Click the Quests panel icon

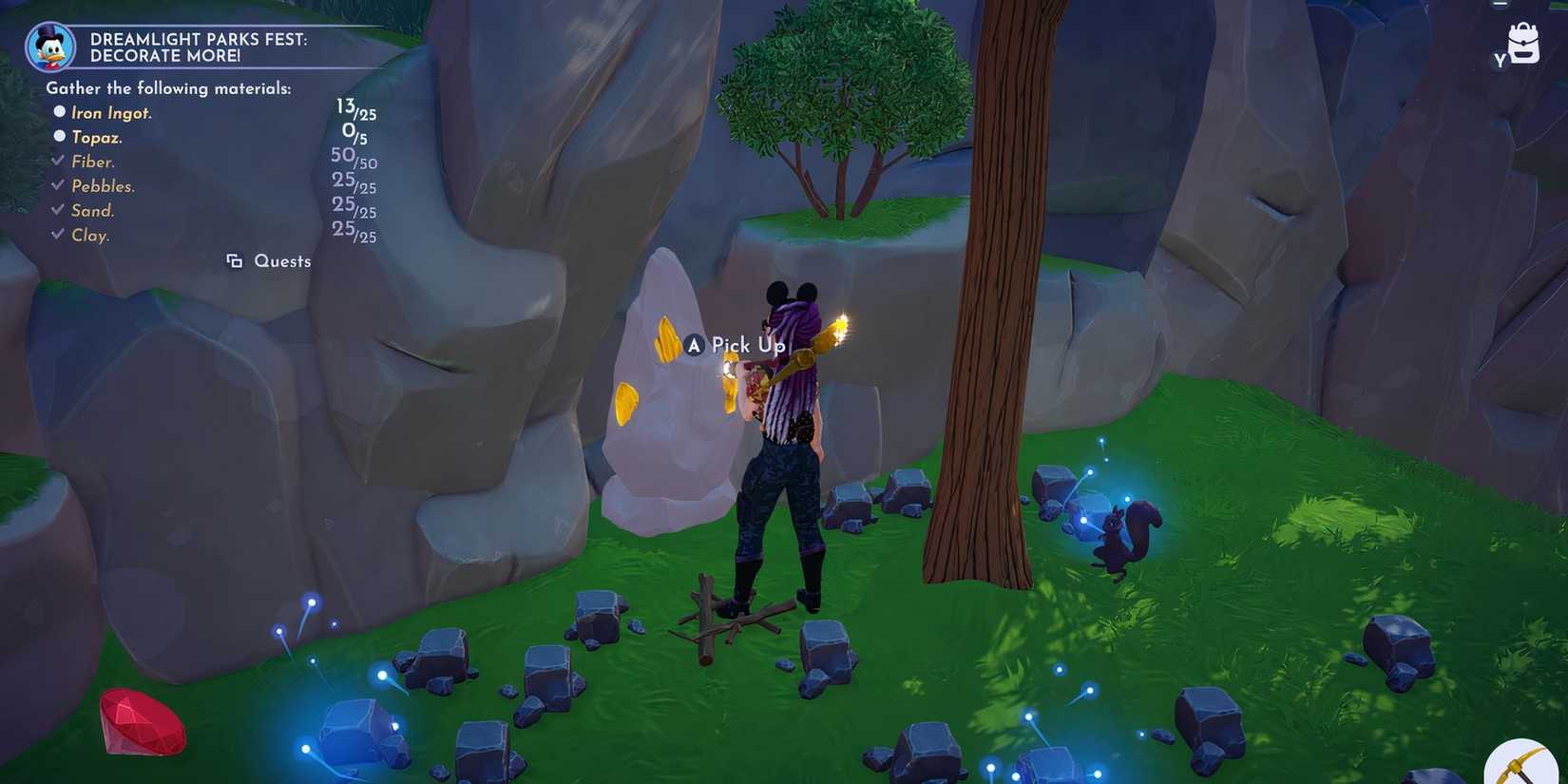[x=235, y=260]
